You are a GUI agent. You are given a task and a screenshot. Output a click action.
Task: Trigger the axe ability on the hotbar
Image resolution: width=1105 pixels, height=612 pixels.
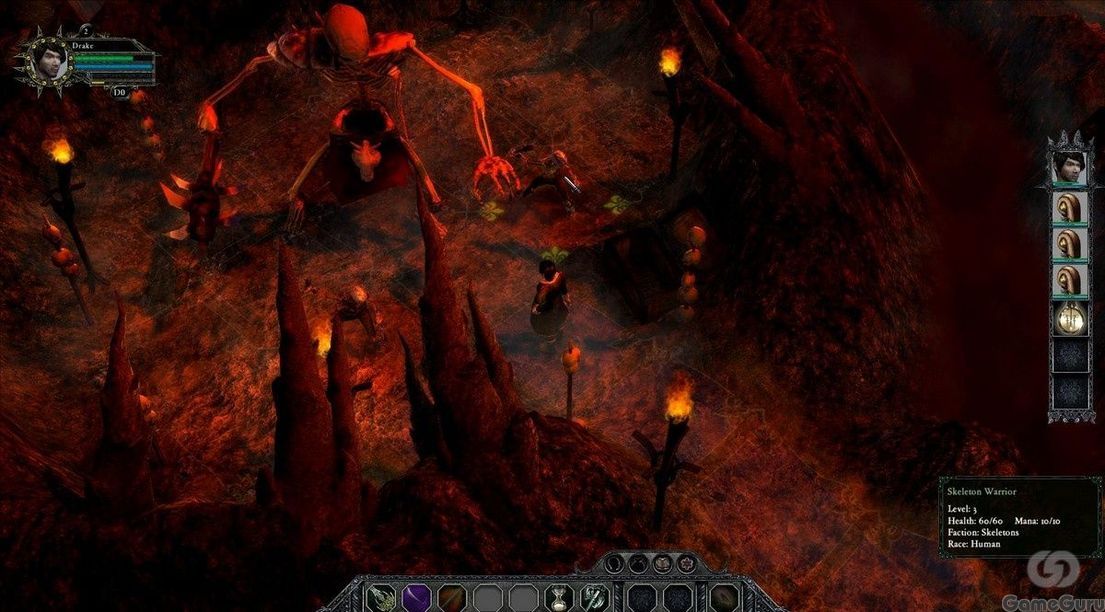point(593,597)
